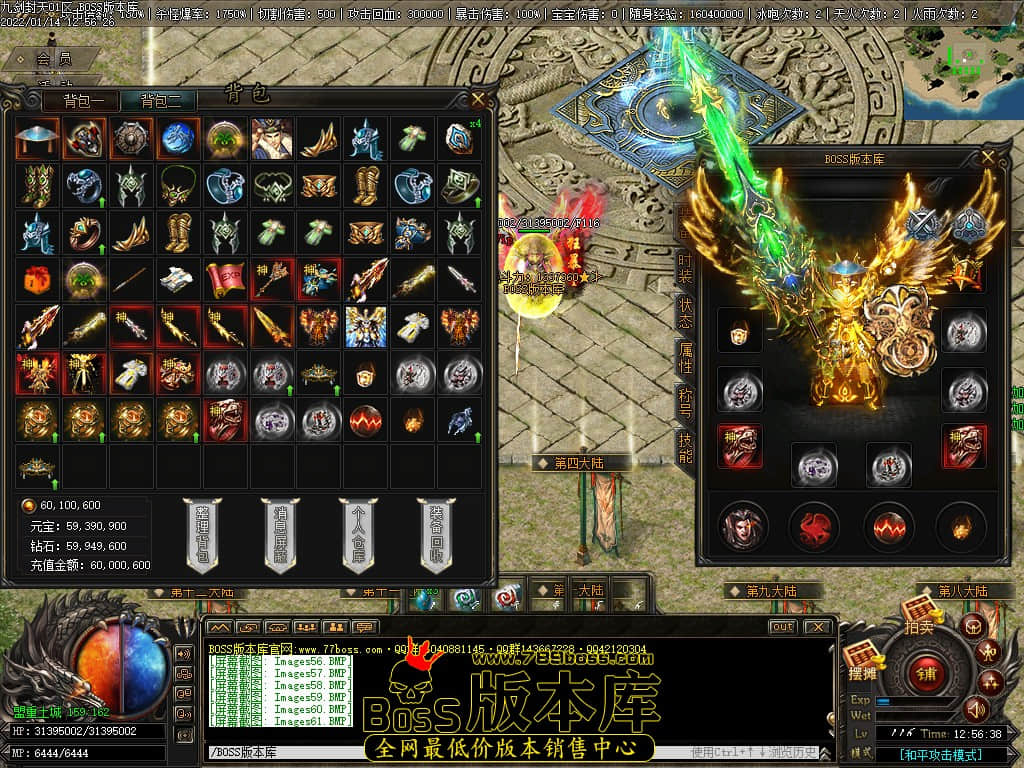Close the 背包 inventory window

(x=478, y=99)
